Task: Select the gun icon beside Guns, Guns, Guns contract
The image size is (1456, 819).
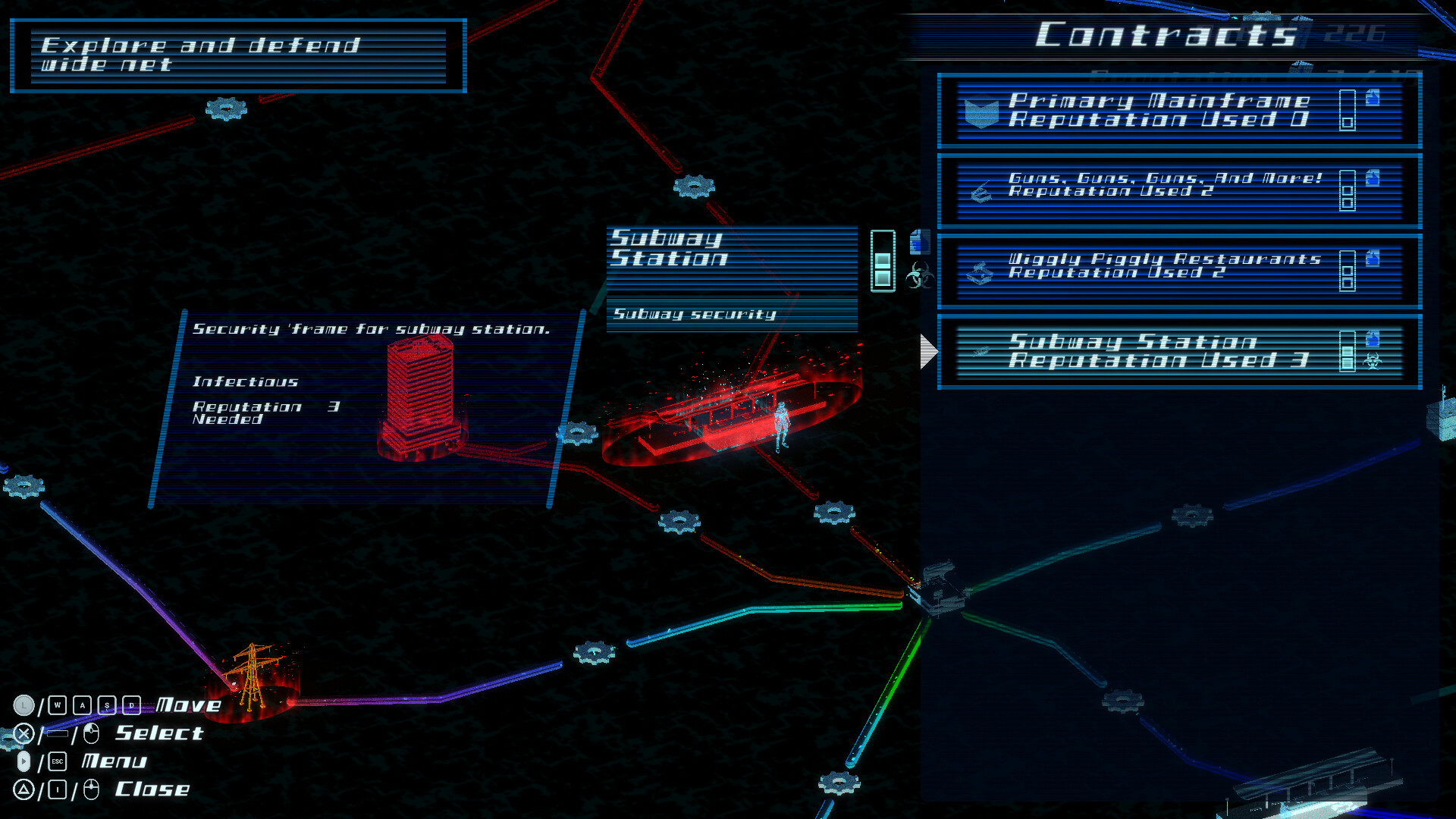Action: click(x=981, y=191)
